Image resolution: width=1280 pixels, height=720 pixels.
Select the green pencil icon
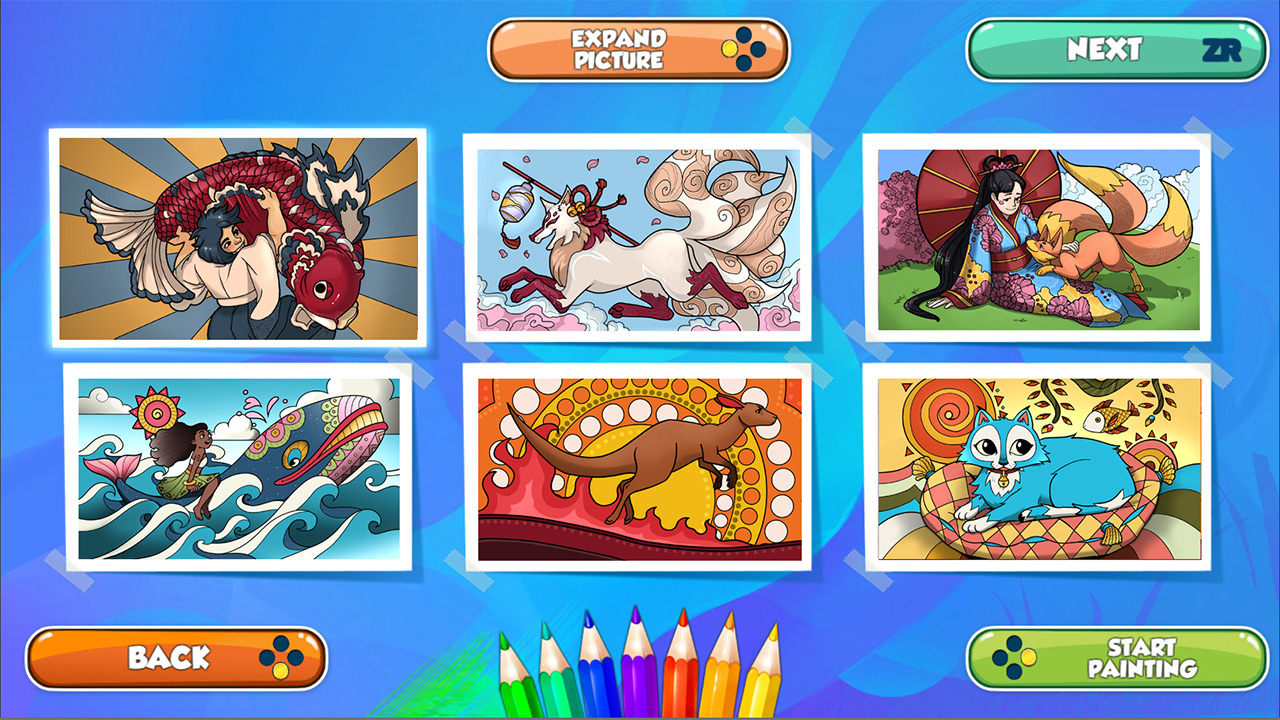coord(515,690)
